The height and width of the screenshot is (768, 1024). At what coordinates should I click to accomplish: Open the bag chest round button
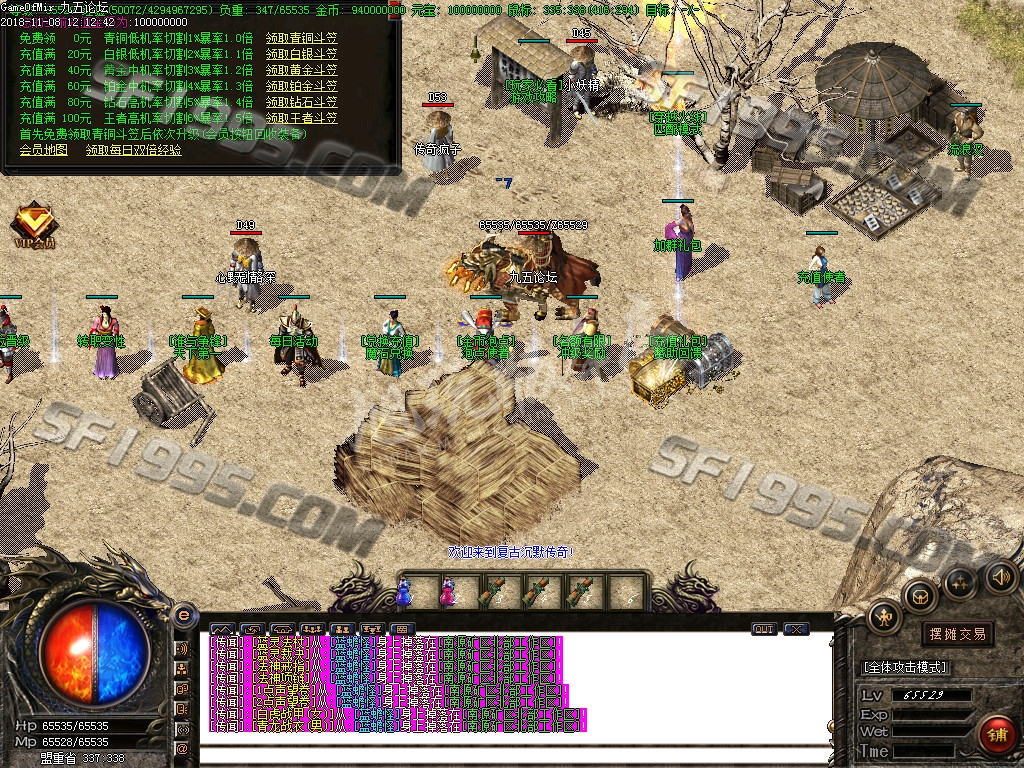click(x=919, y=597)
